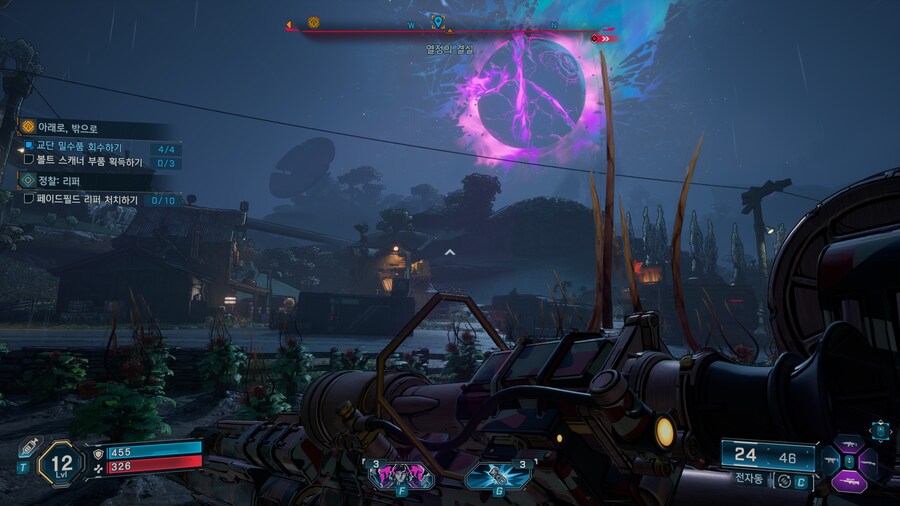Use the blue grenade ability icon
This screenshot has width=900, height=506.
click(x=497, y=477)
